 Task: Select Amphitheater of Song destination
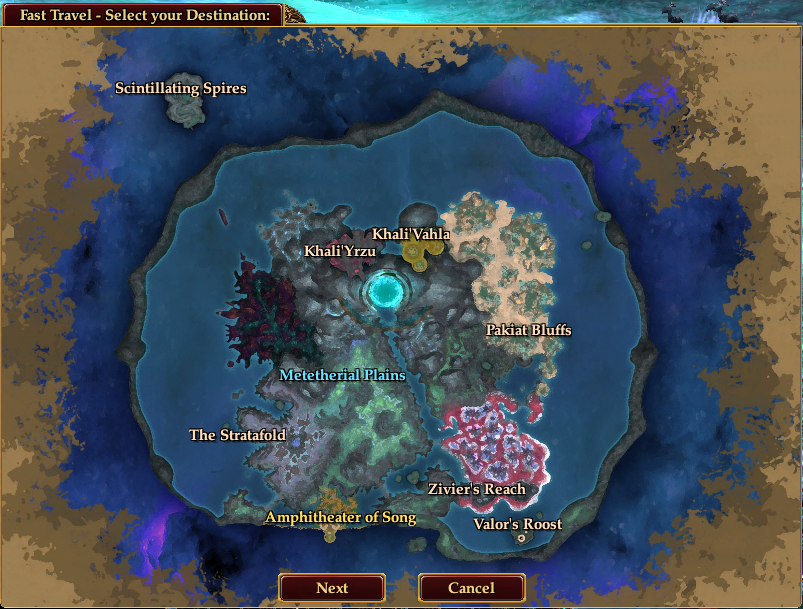pyautogui.click(x=340, y=517)
